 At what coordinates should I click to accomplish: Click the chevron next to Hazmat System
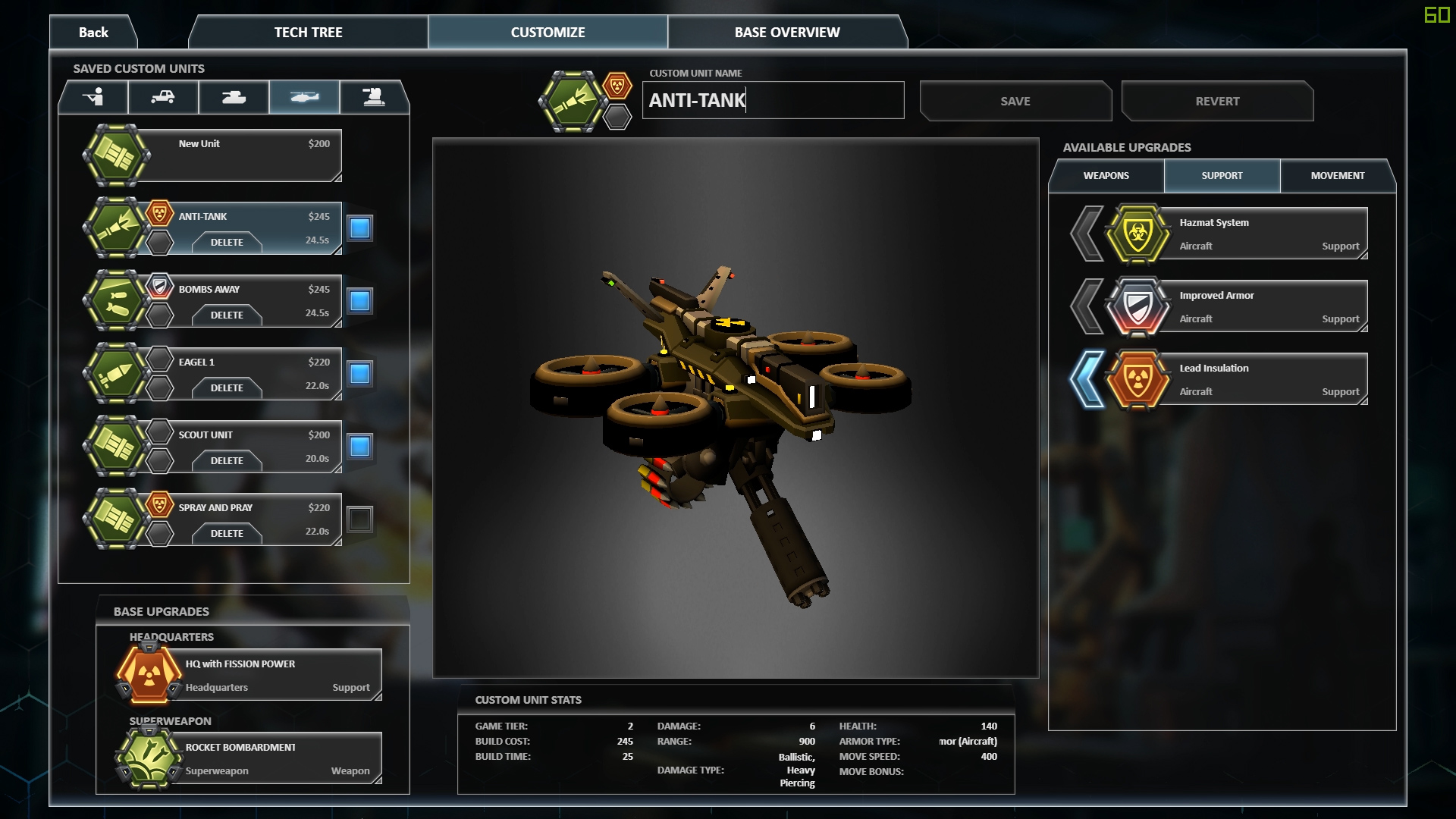[x=1089, y=233]
